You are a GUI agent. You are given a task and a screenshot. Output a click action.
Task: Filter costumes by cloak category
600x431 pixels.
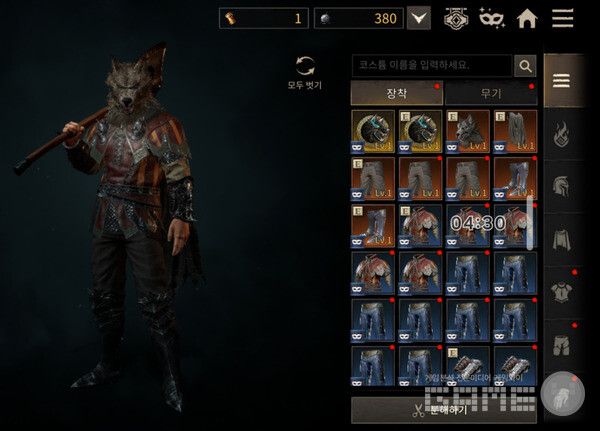pos(561,239)
